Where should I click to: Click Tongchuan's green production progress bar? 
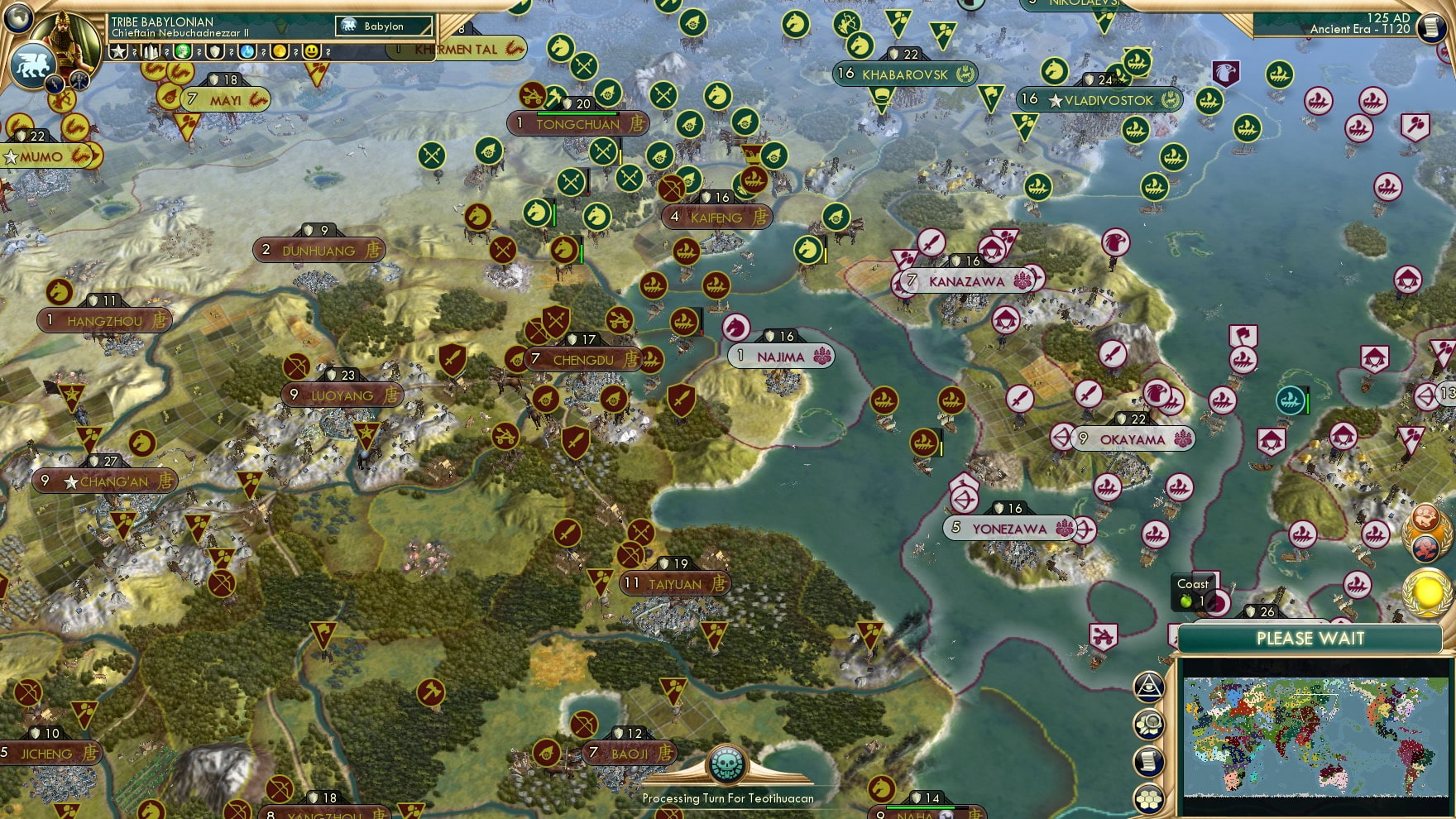click(x=579, y=114)
